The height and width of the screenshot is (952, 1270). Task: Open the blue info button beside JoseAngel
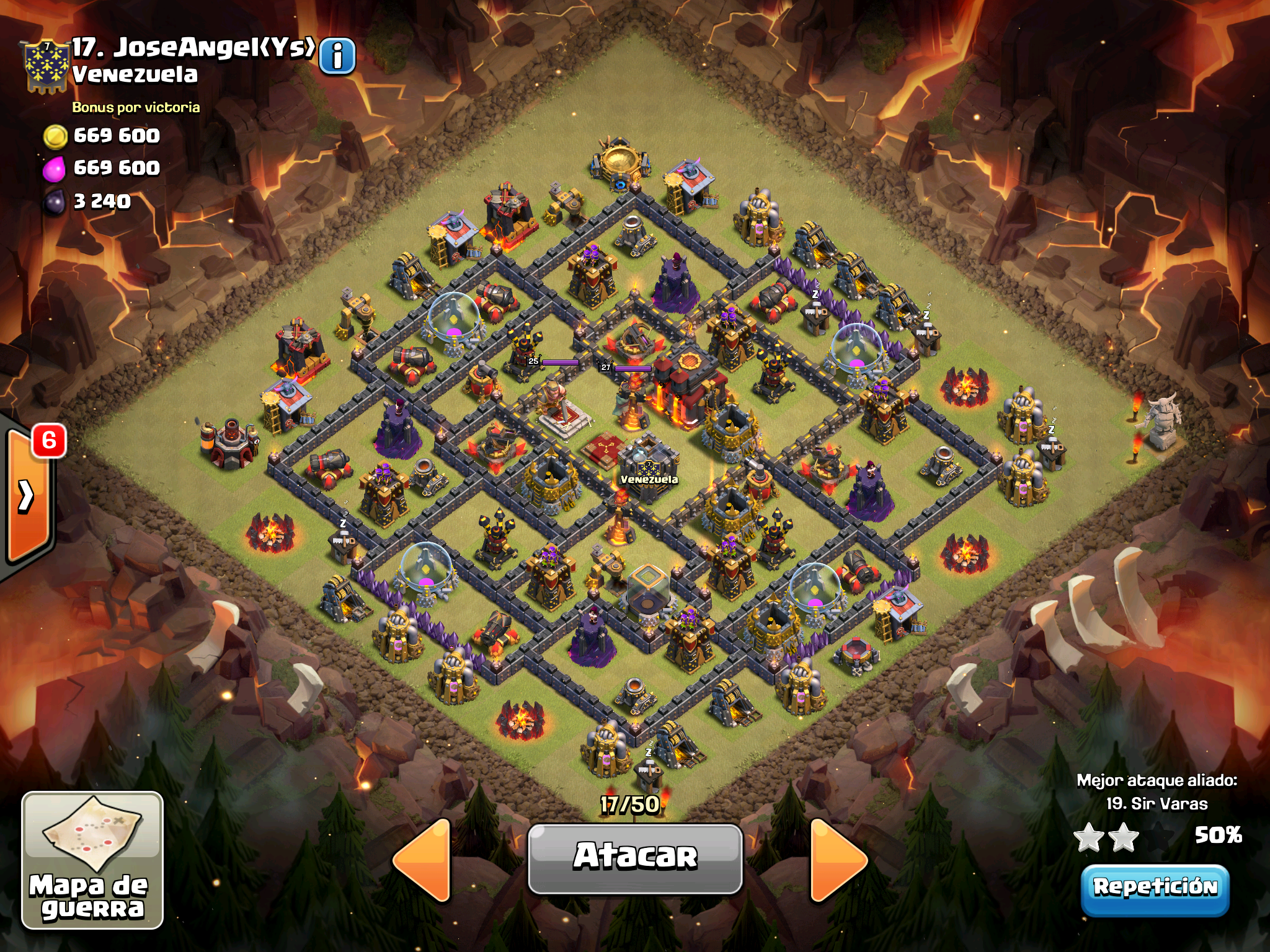[x=337, y=56]
